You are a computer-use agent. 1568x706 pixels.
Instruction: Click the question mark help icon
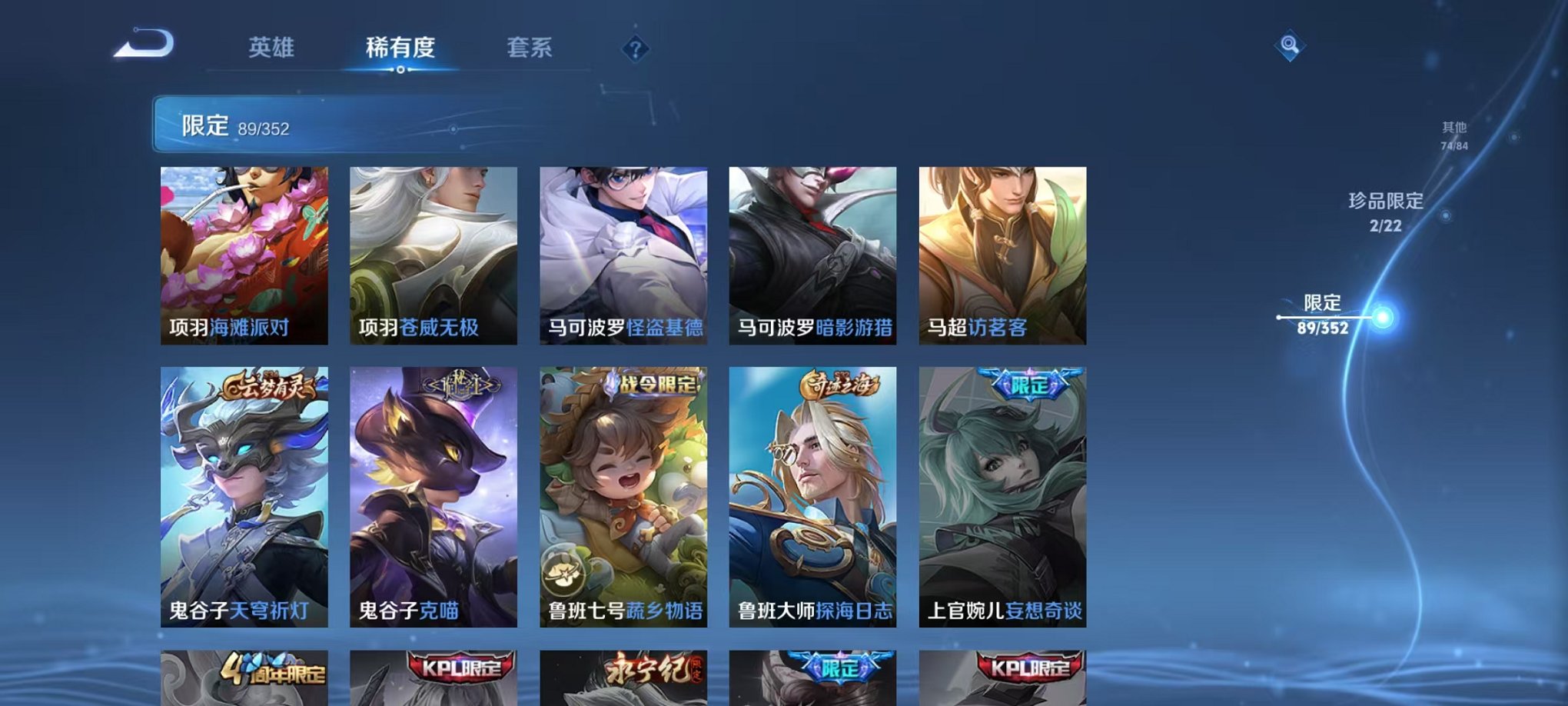pyautogui.click(x=634, y=50)
